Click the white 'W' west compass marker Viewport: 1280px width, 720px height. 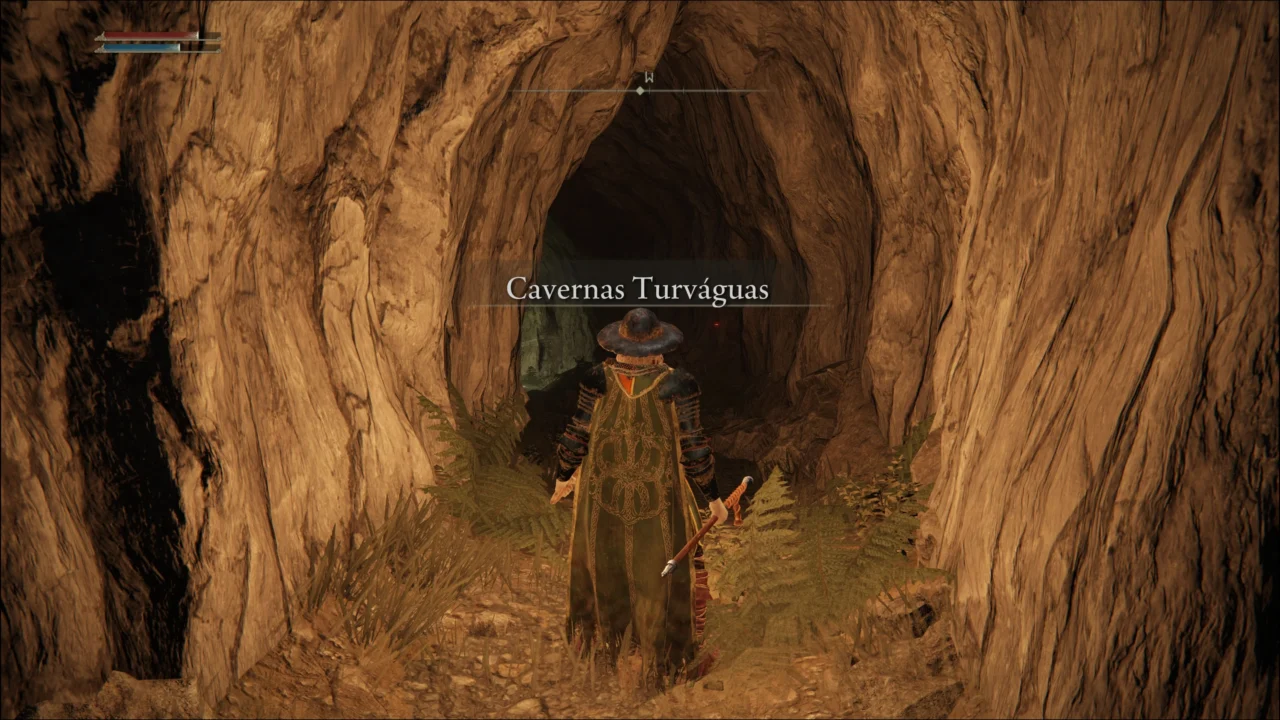pyautogui.click(x=649, y=76)
